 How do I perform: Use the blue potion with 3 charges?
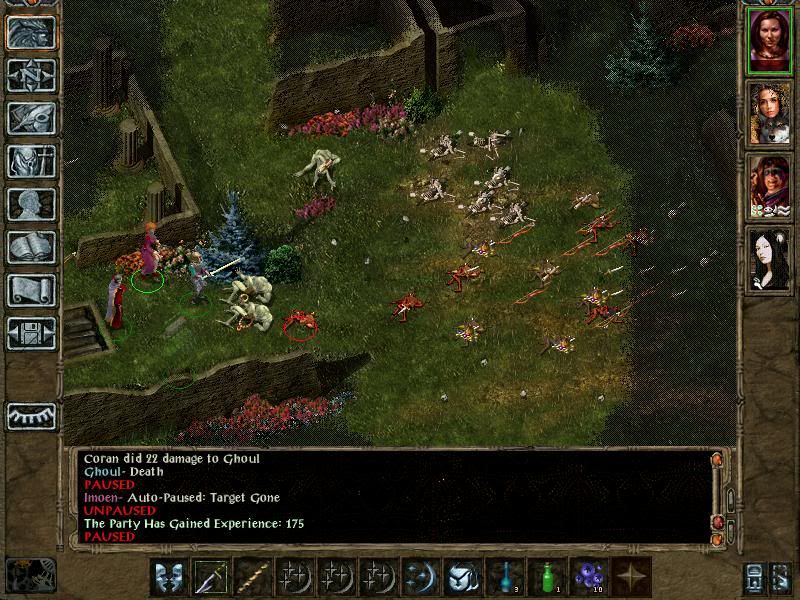coord(505,577)
